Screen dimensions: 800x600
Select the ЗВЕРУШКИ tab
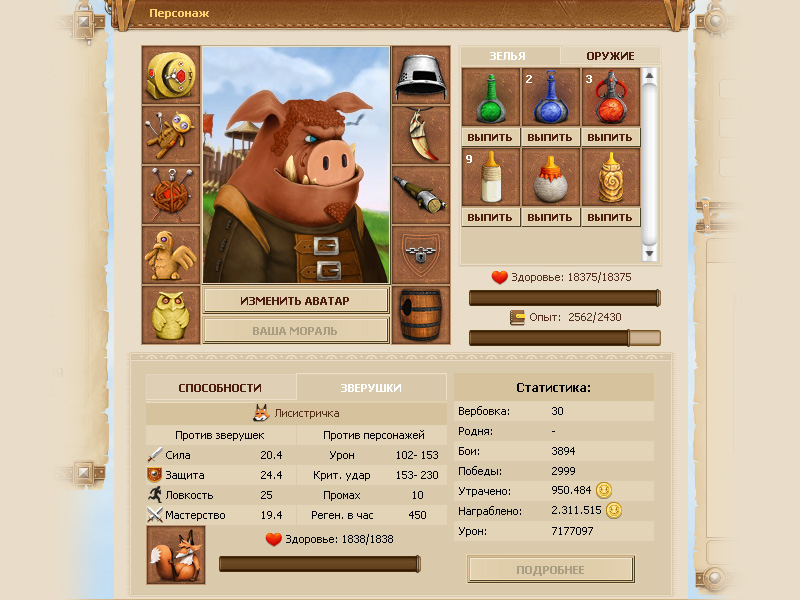[371, 387]
